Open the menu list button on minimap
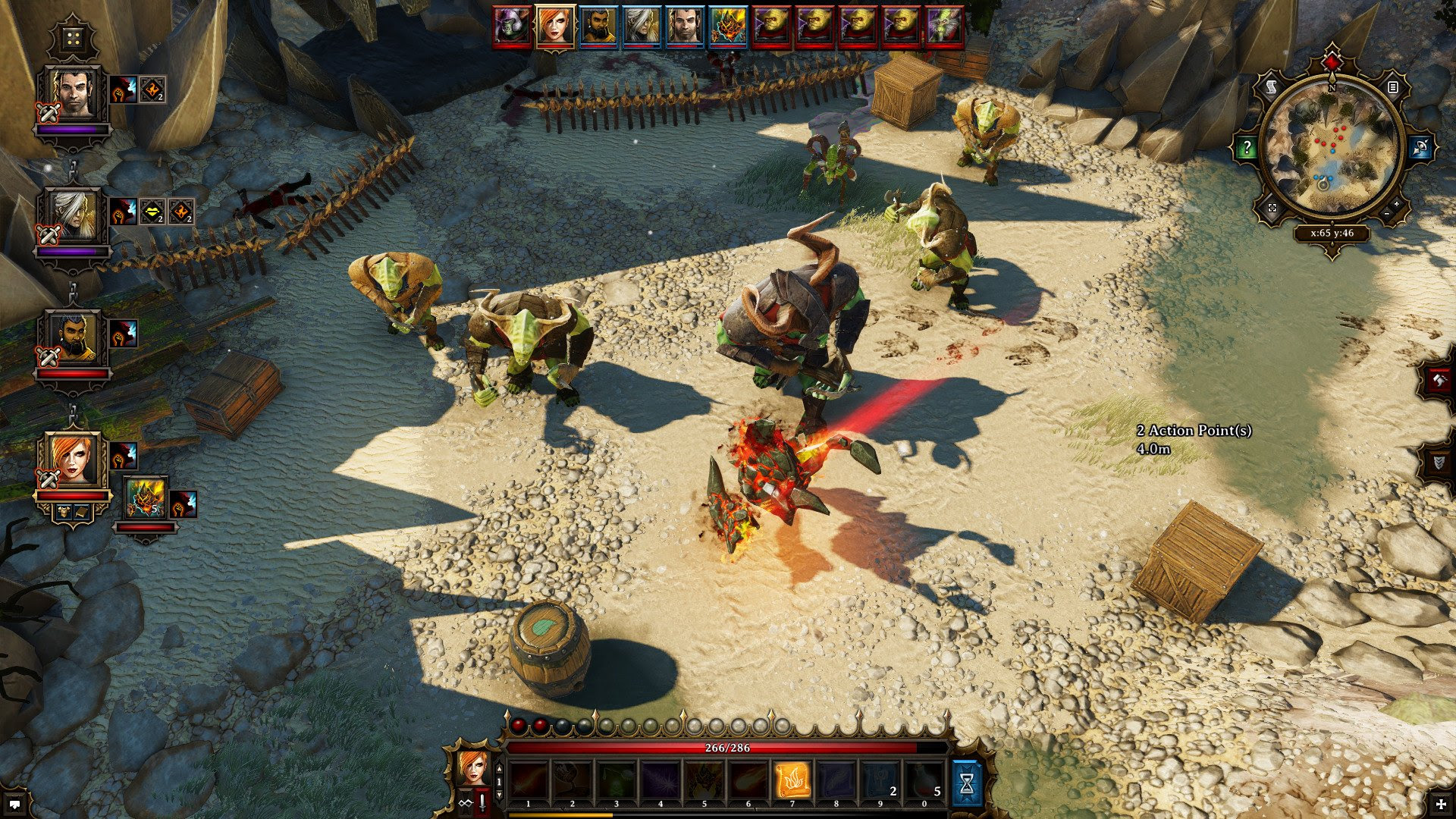 coord(1392,88)
